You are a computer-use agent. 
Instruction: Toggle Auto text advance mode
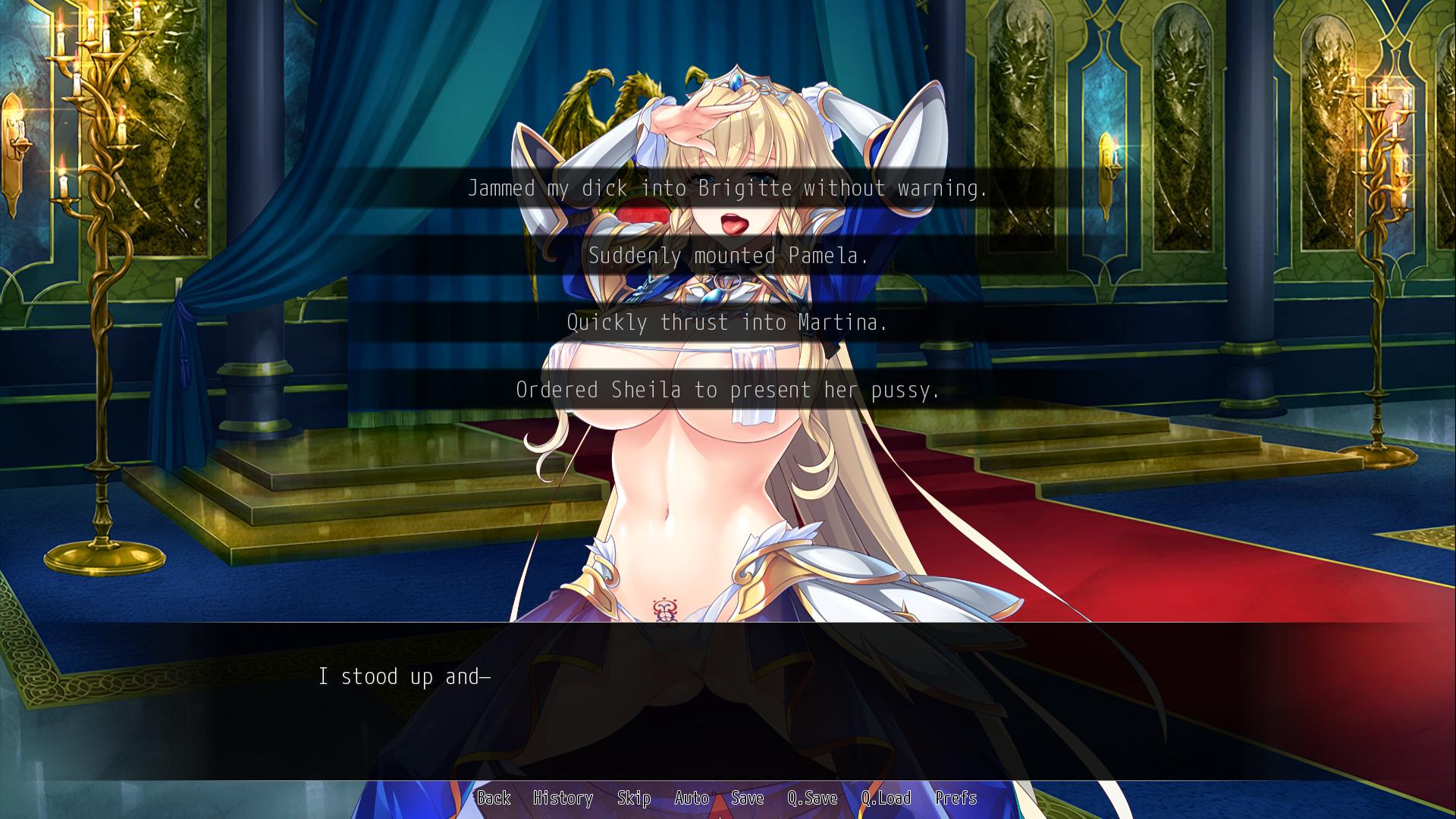point(692,799)
